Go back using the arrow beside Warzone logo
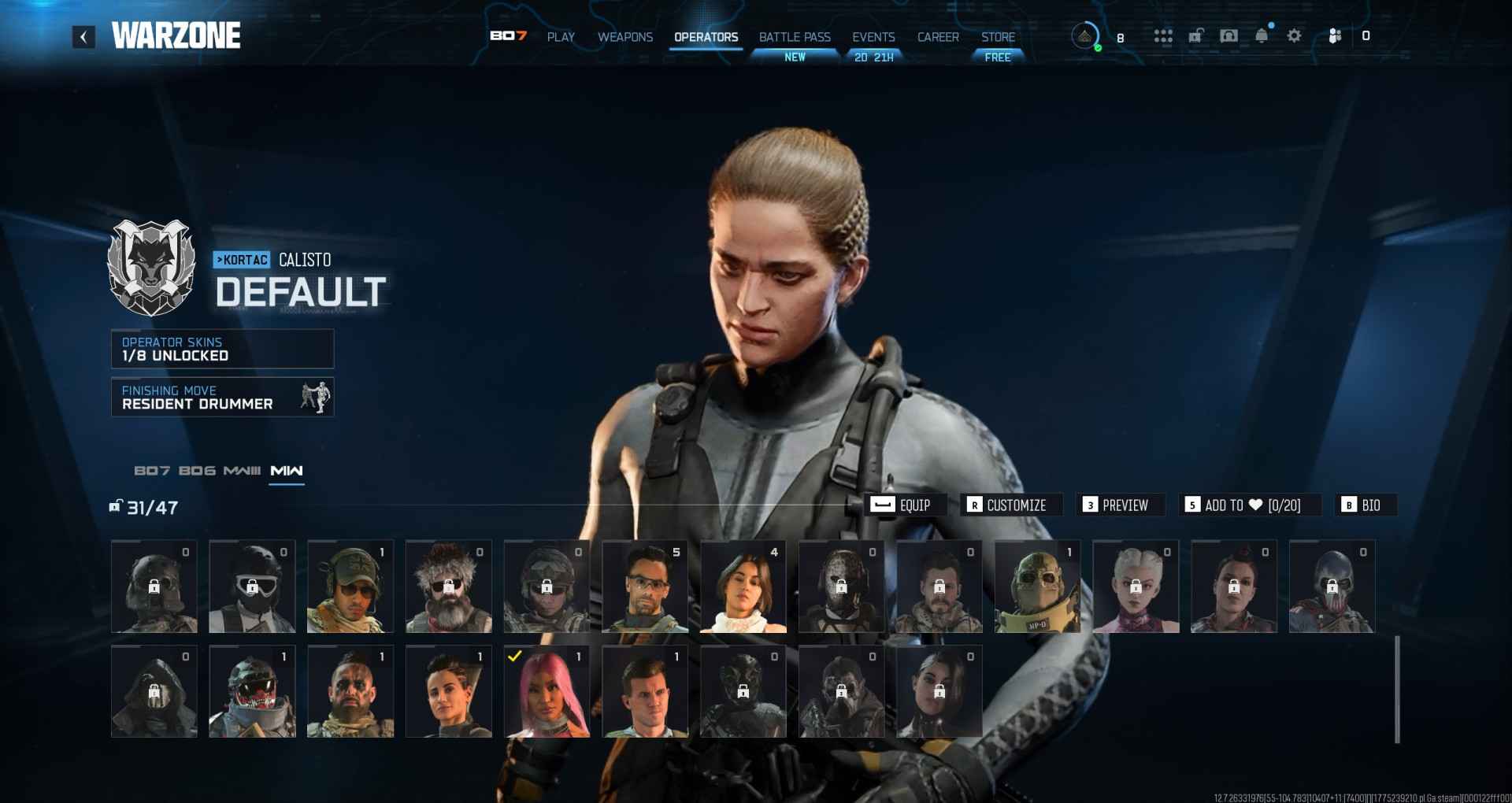Image resolution: width=1512 pixels, height=803 pixels. 83,36
